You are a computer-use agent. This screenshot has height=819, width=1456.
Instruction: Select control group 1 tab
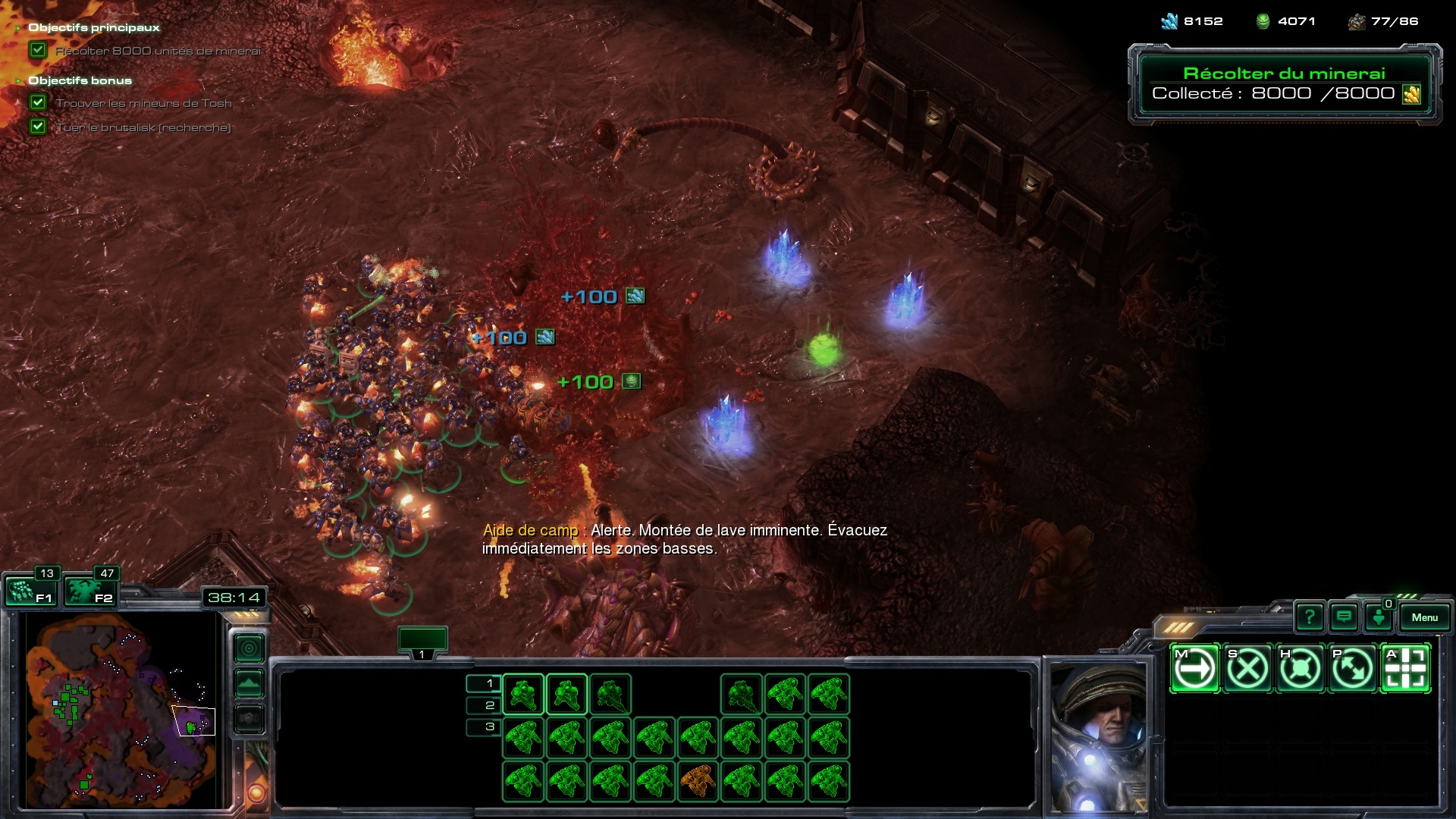click(x=422, y=641)
